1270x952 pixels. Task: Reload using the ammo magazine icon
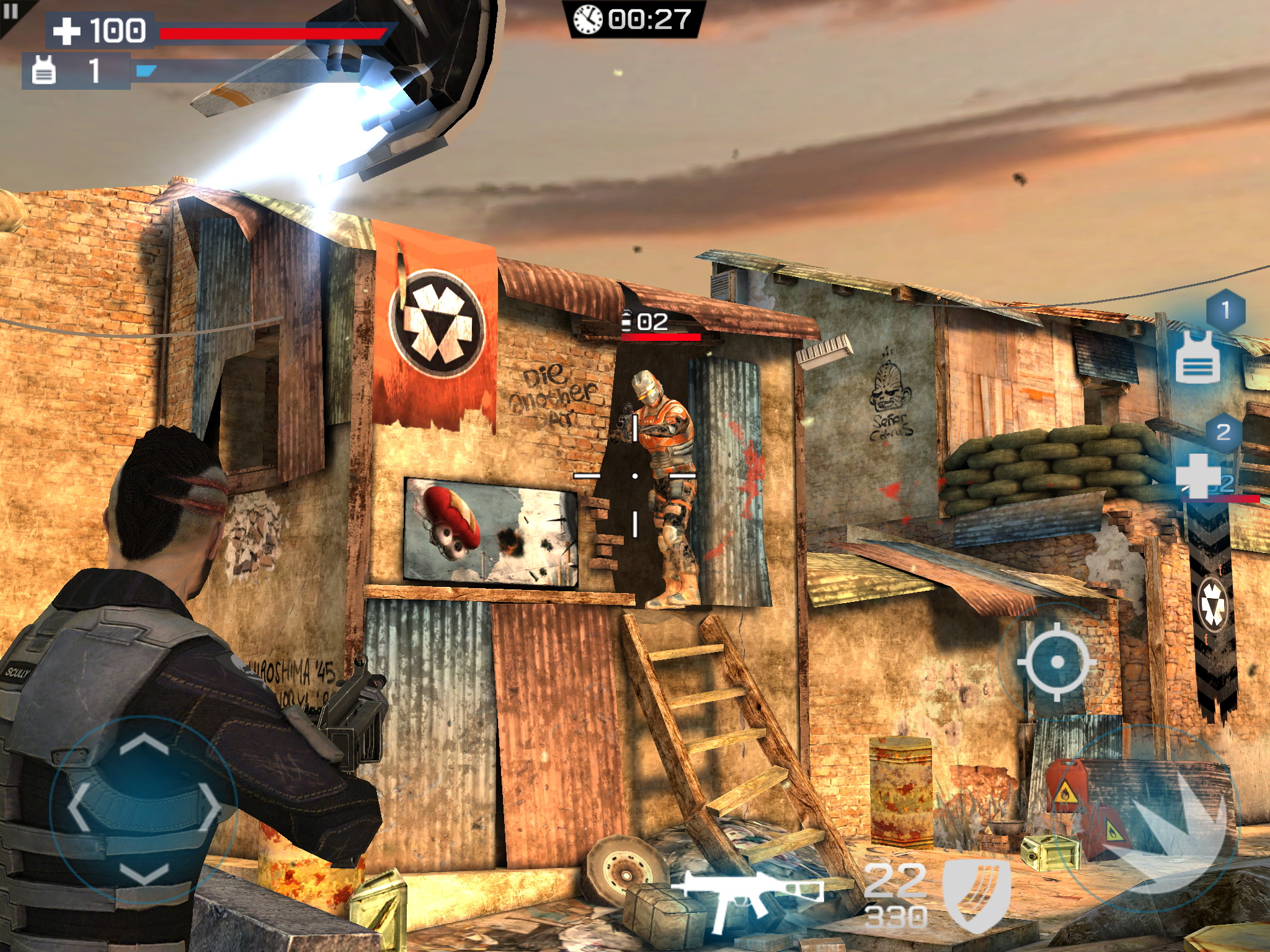[976, 895]
